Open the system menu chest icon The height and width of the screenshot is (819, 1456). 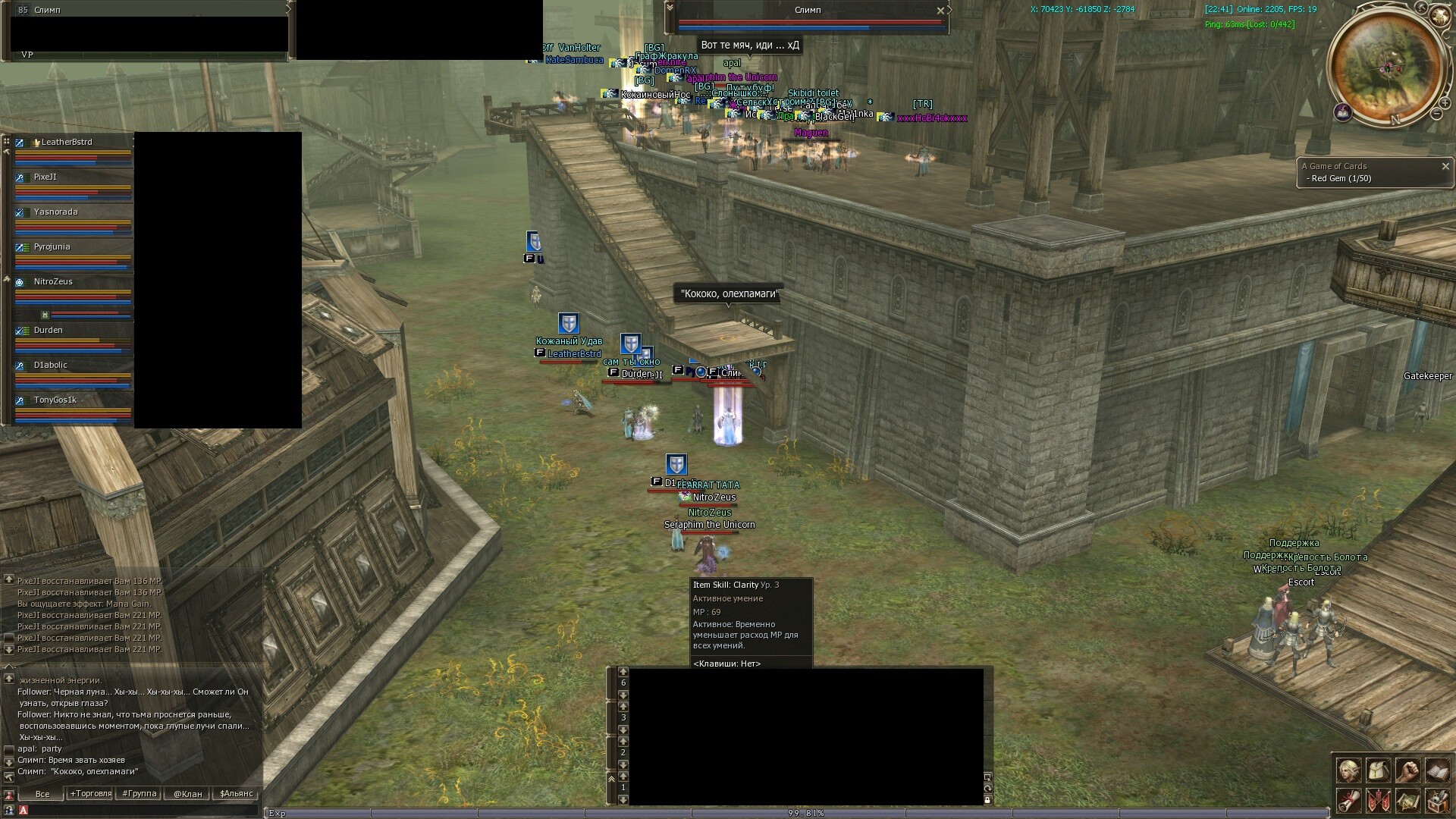click(x=1437, y=800)
